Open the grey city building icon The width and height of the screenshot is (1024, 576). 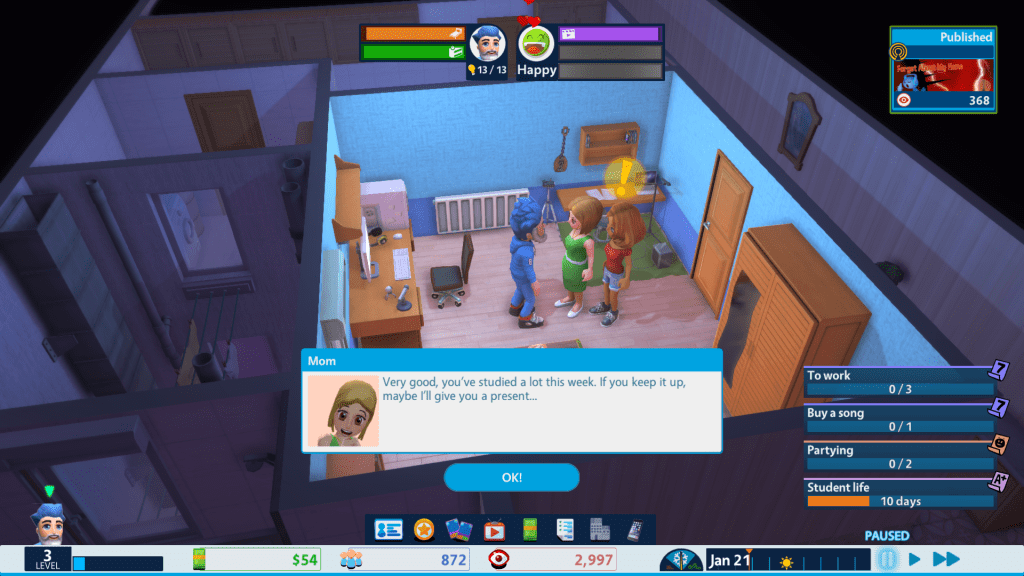[x=599, y=529]
